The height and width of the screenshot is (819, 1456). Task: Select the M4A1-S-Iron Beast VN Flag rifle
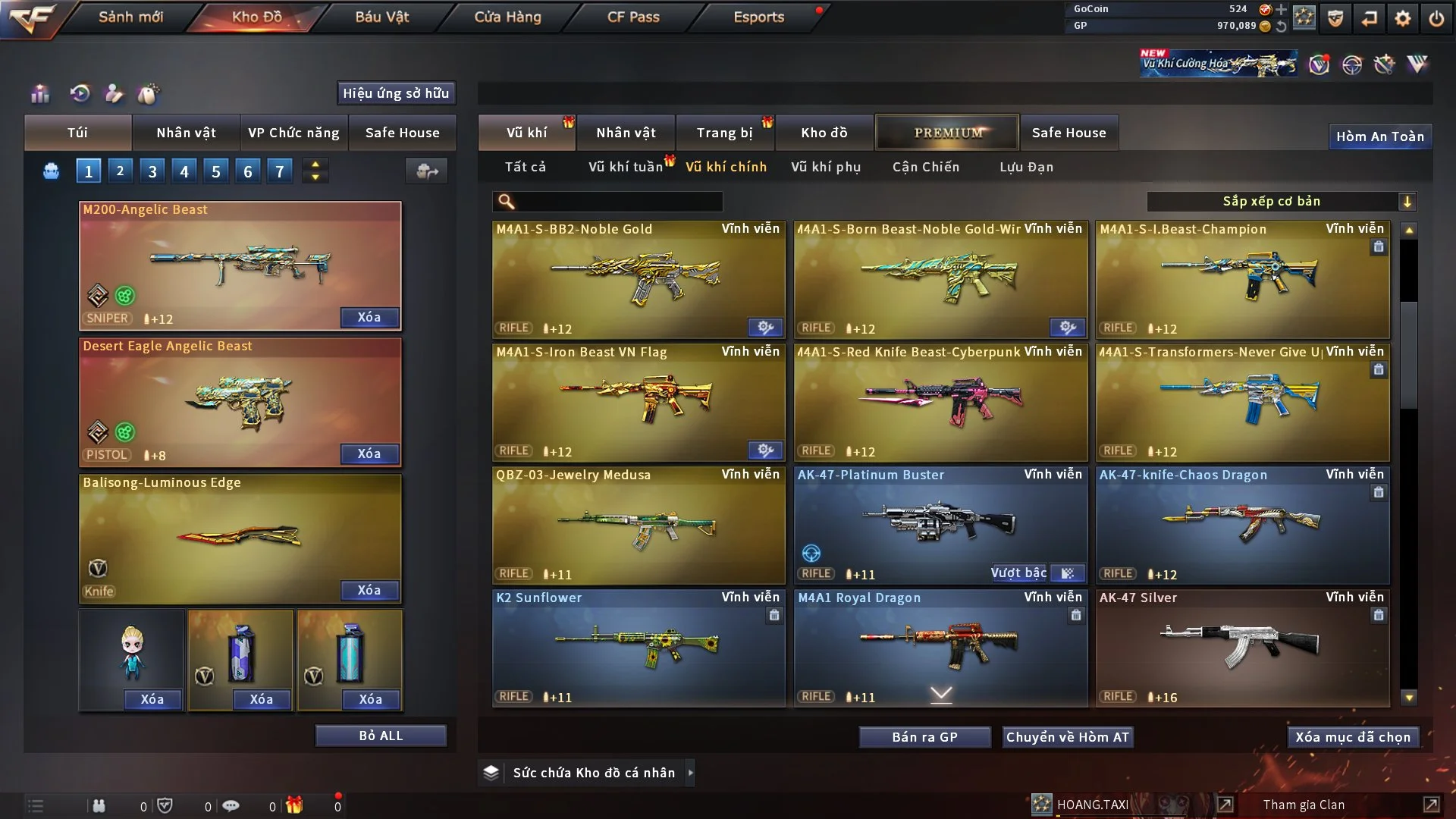639,403
